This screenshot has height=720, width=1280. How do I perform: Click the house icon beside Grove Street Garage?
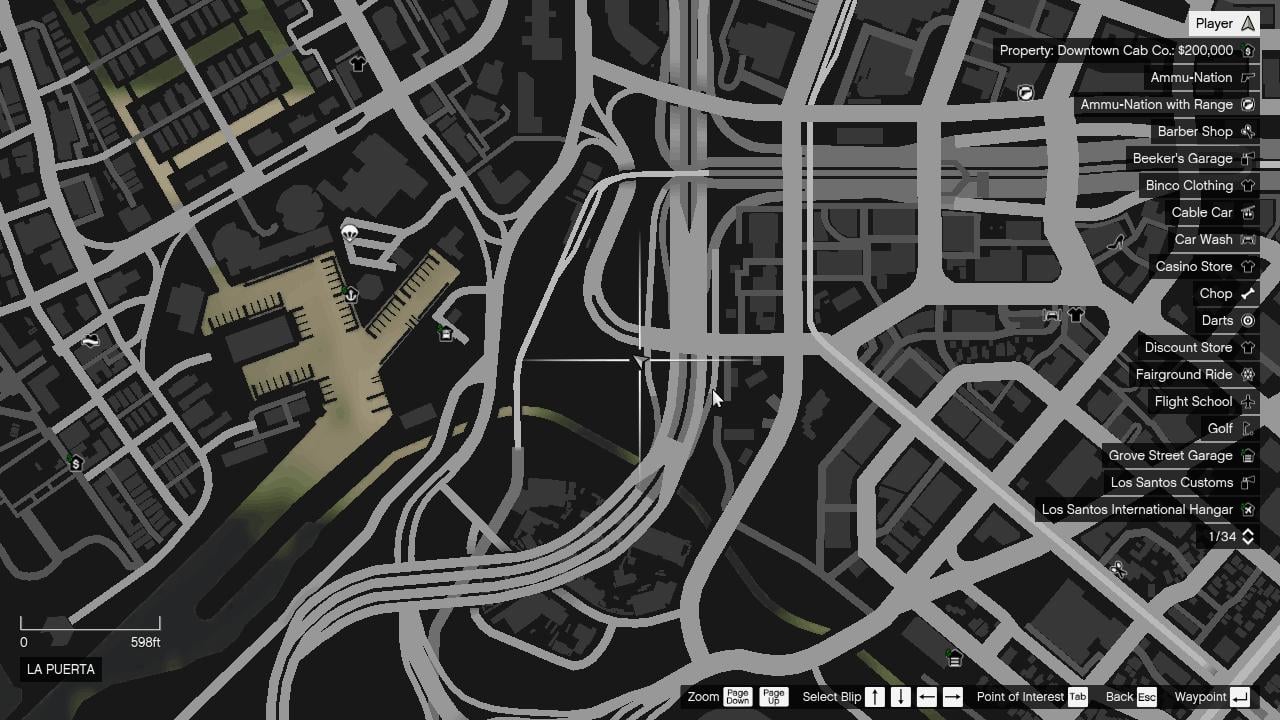tap(1247, 455)
